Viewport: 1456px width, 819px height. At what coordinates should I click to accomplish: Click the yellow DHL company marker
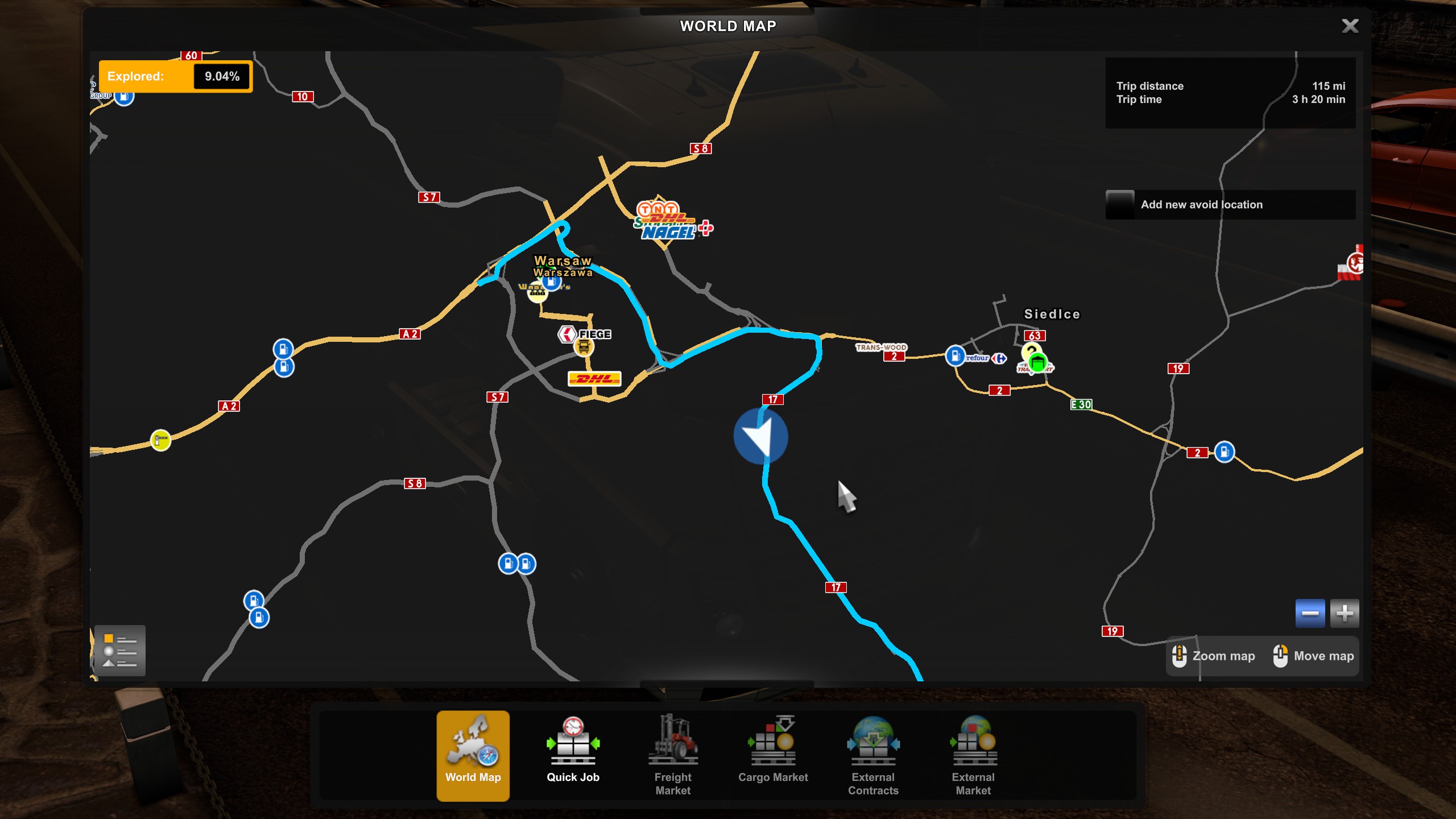(x=594, y=379)
